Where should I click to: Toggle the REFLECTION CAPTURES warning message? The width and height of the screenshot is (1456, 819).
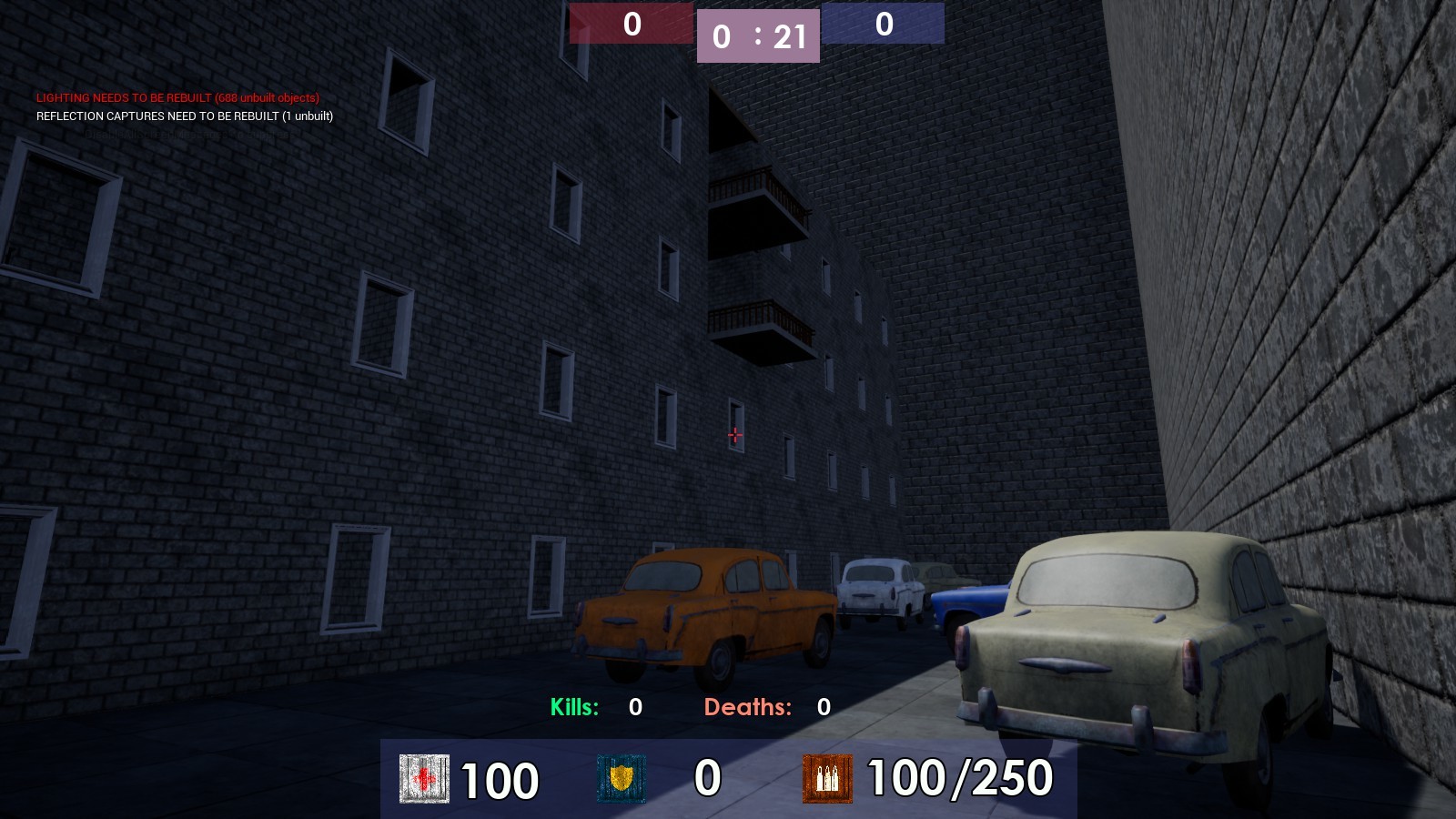tap(185, 116)
